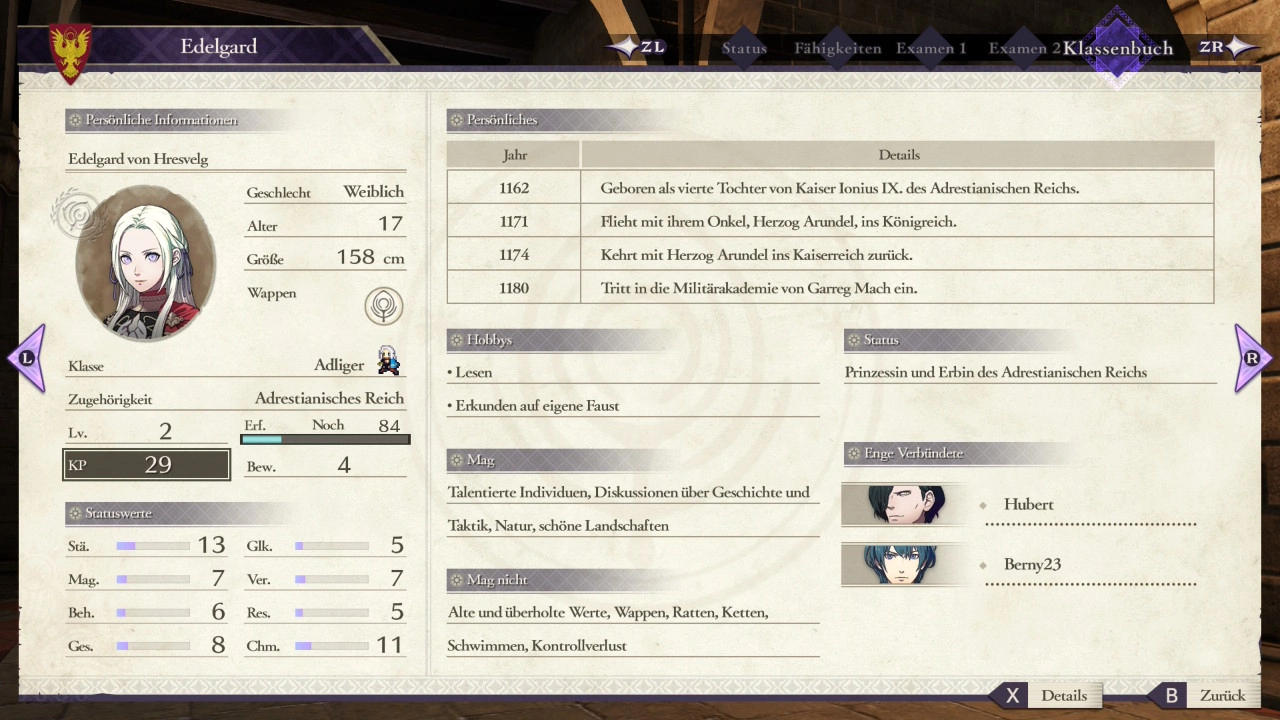Switch to the Examen 2 tab

point(1023,48)
